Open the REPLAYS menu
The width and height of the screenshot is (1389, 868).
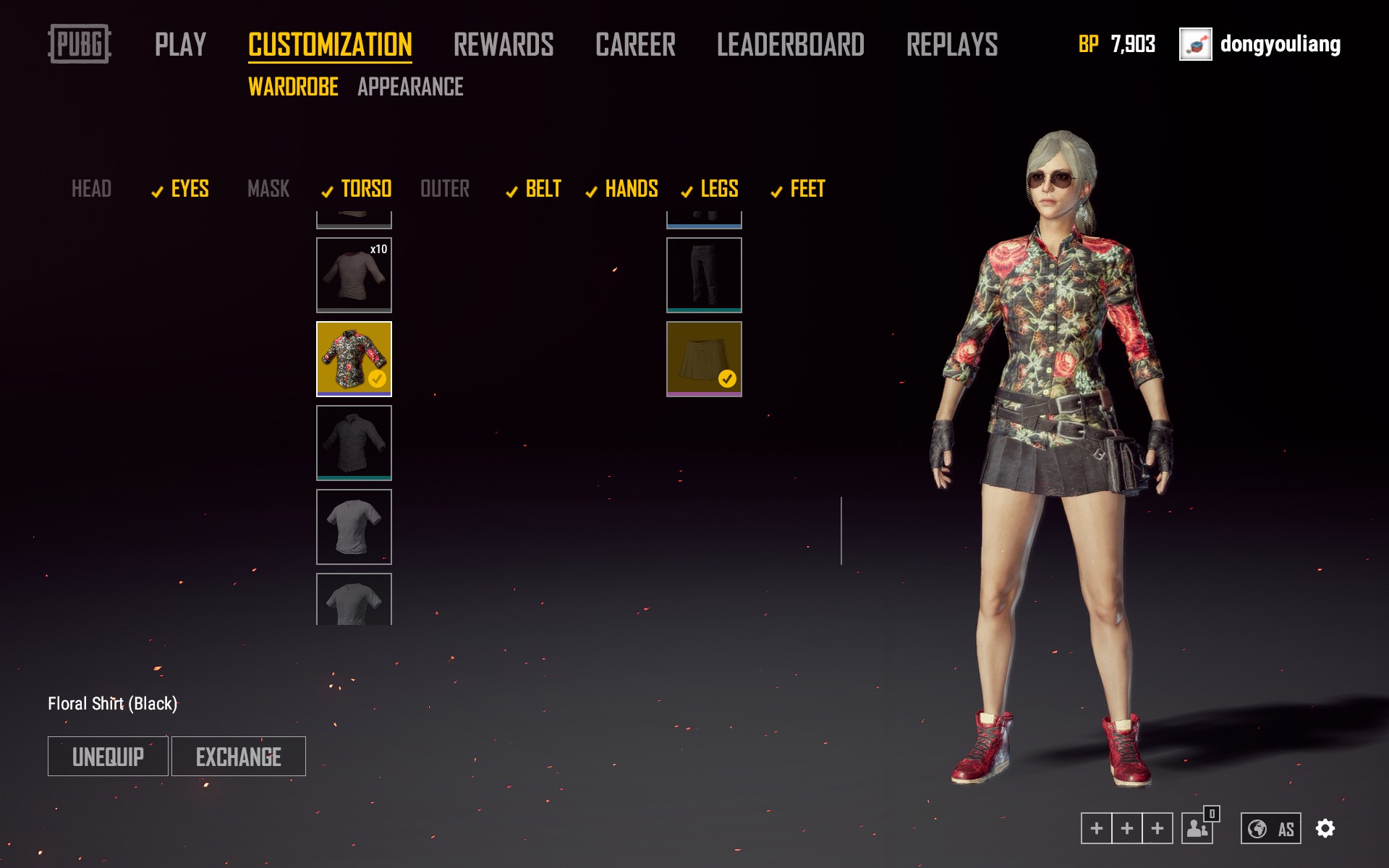pyautogui.click(x=952, y=45)
